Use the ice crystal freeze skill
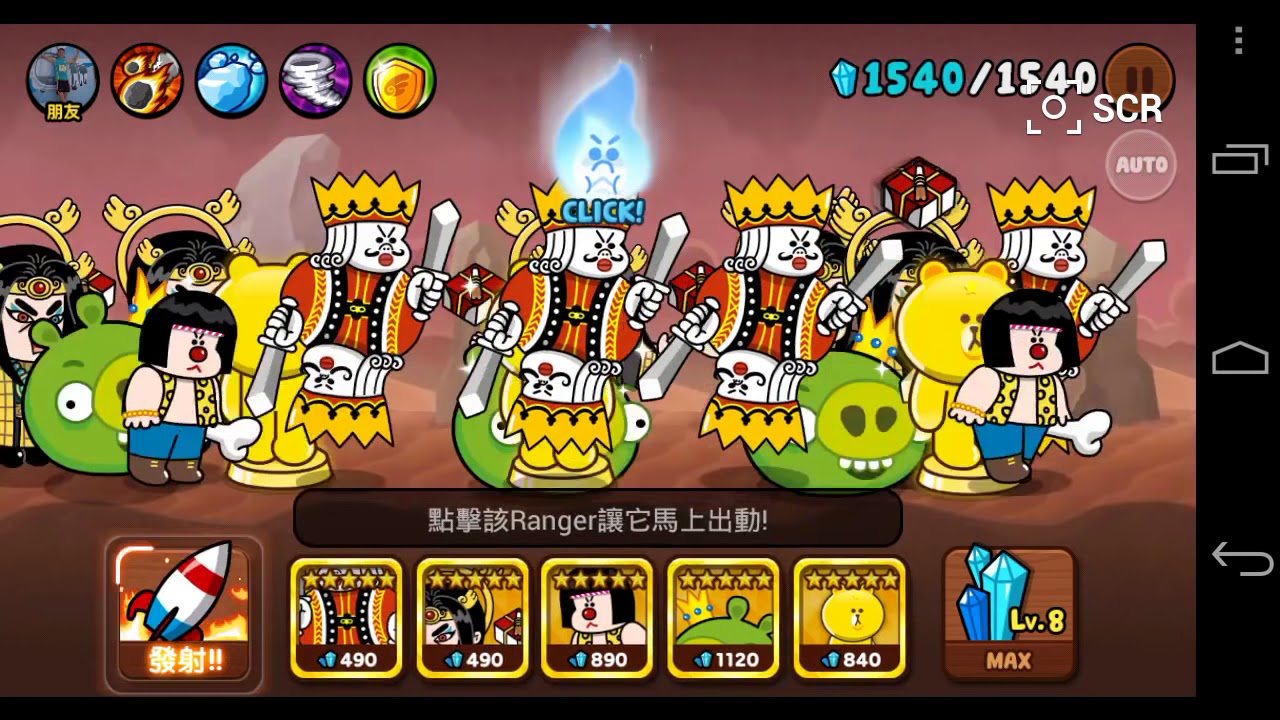This screenshot has height=720, width=1280. pos(231,80)
